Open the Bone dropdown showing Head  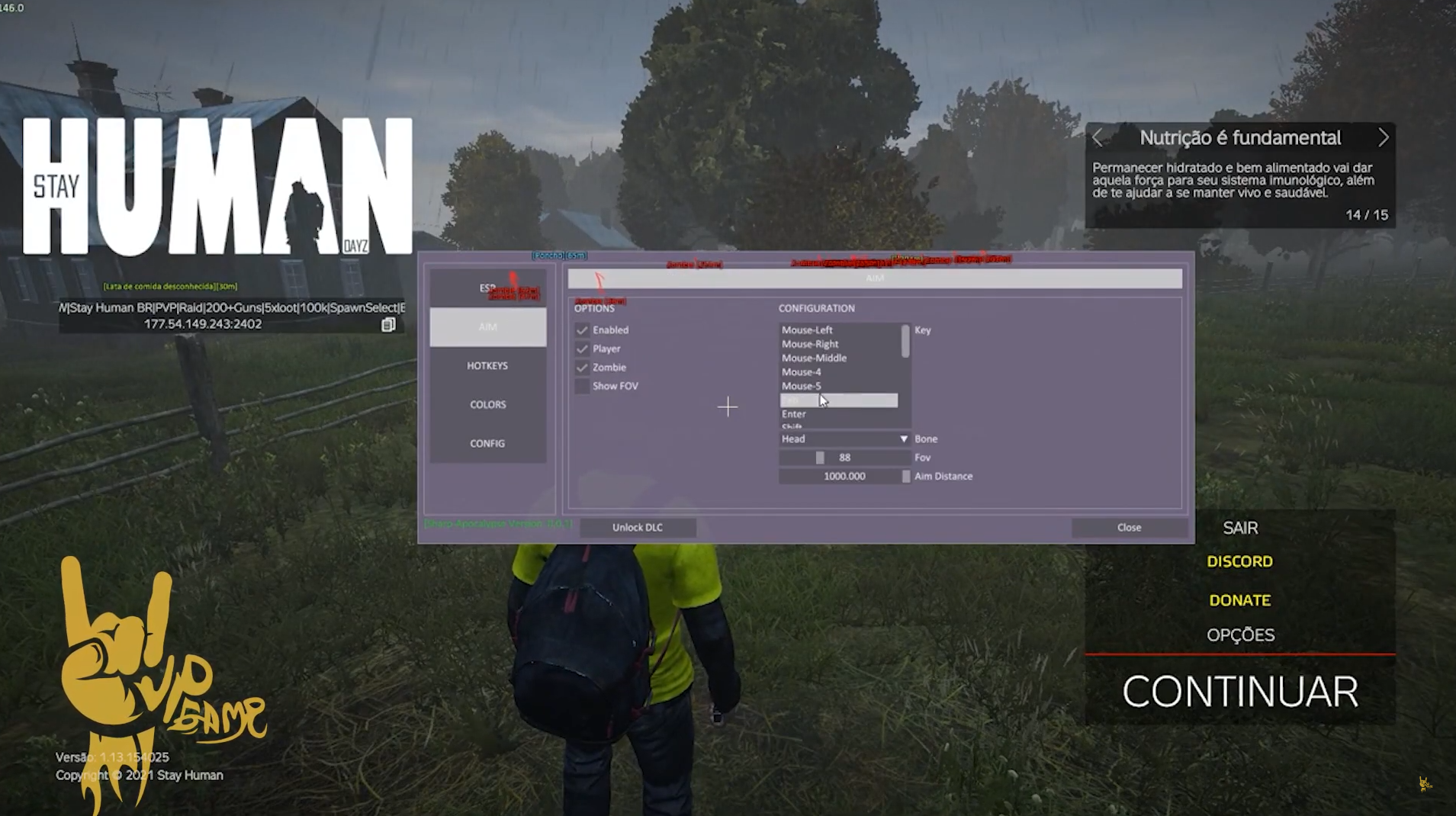[844, 439]
